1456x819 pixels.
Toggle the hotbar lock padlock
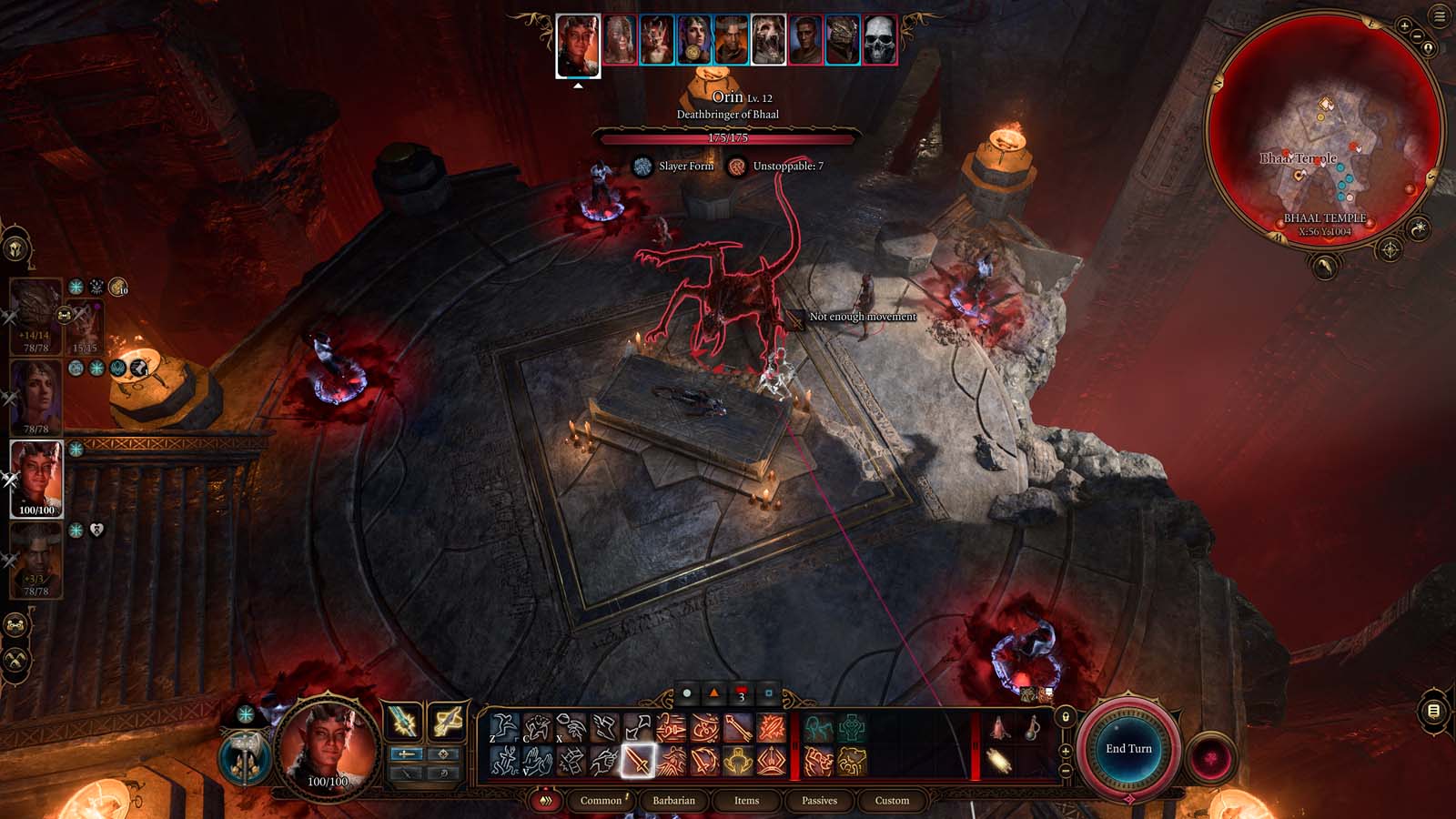tap(1066, 718)
